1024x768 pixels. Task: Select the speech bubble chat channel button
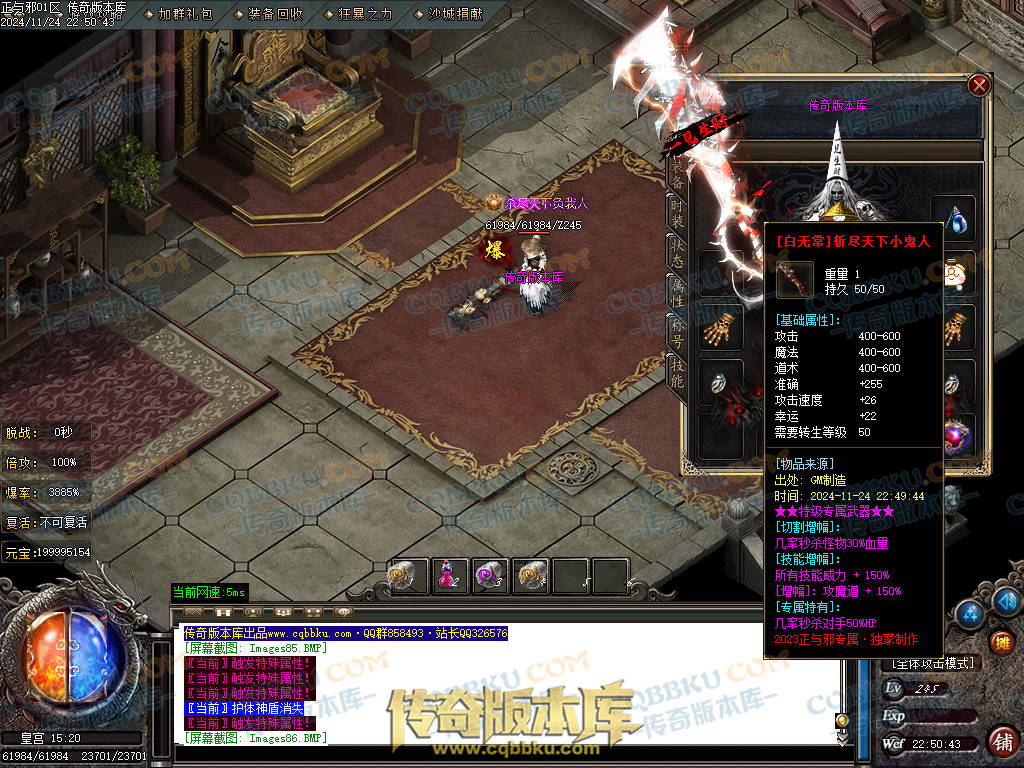pyautogui.click(x=345, y=611)
